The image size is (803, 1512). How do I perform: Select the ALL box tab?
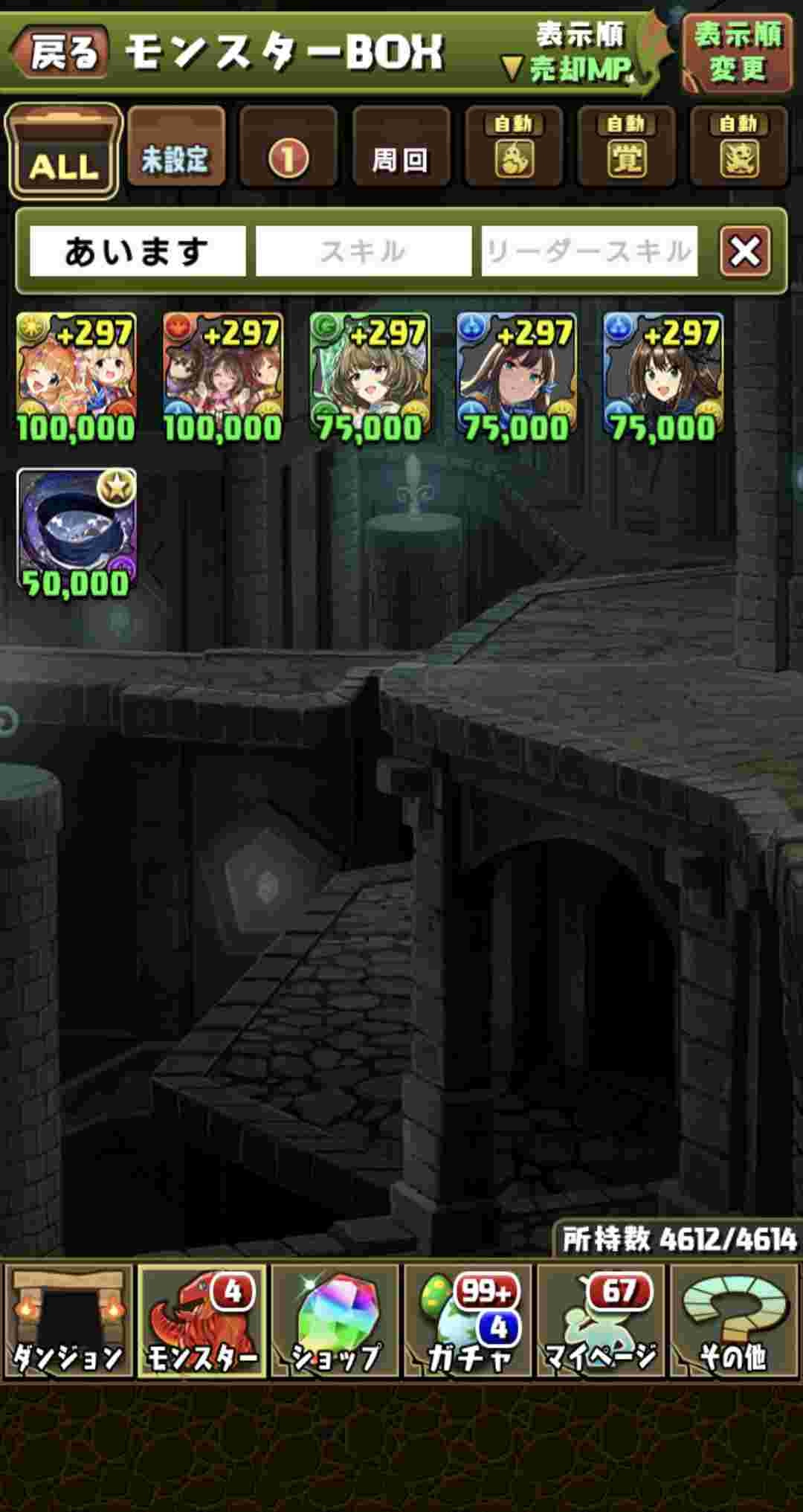pyautogui.click(x=63, y=152)
